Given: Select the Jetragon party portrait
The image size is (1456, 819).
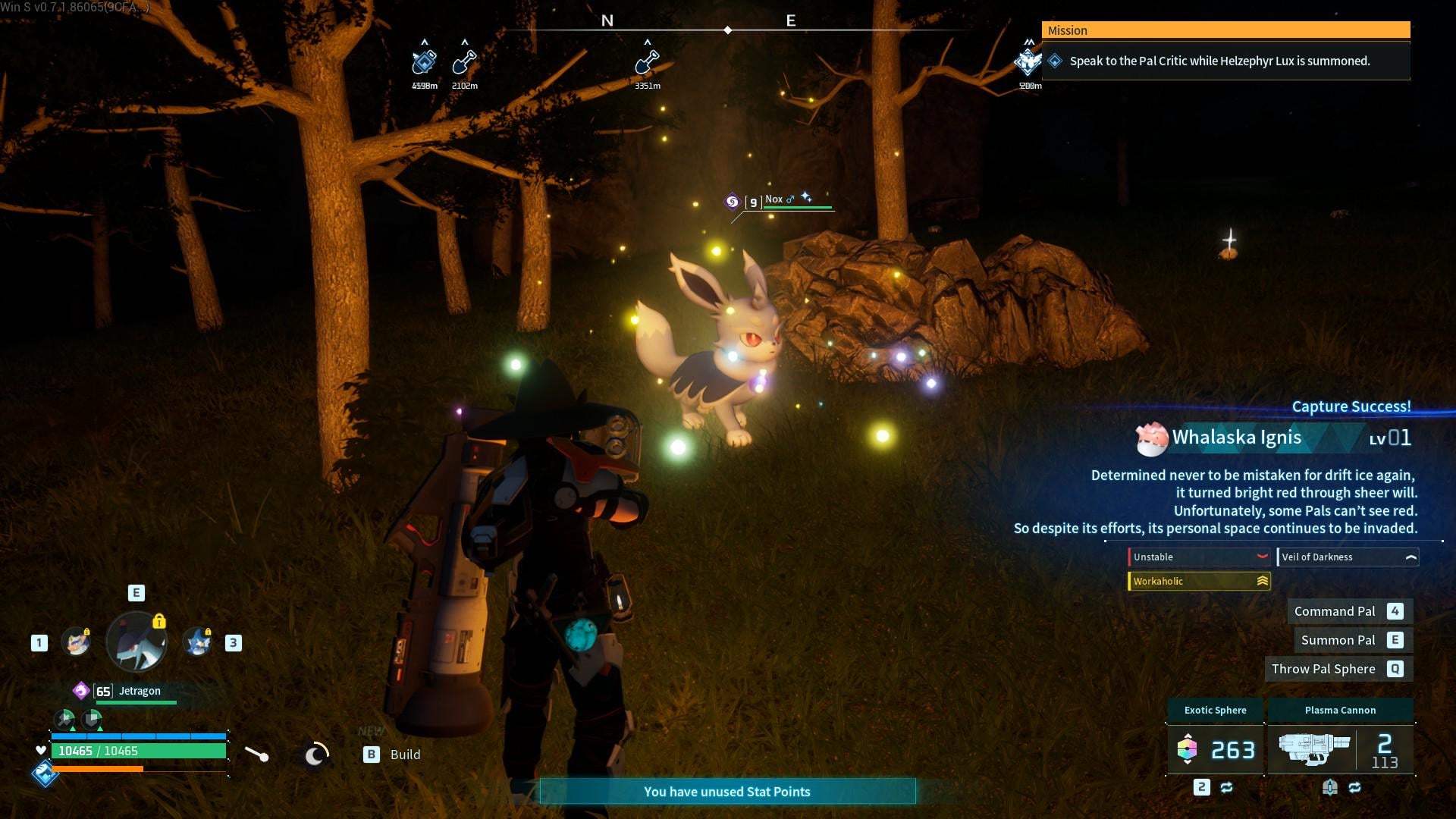Looking at the screenshot, I should click(x=136, y=642).
